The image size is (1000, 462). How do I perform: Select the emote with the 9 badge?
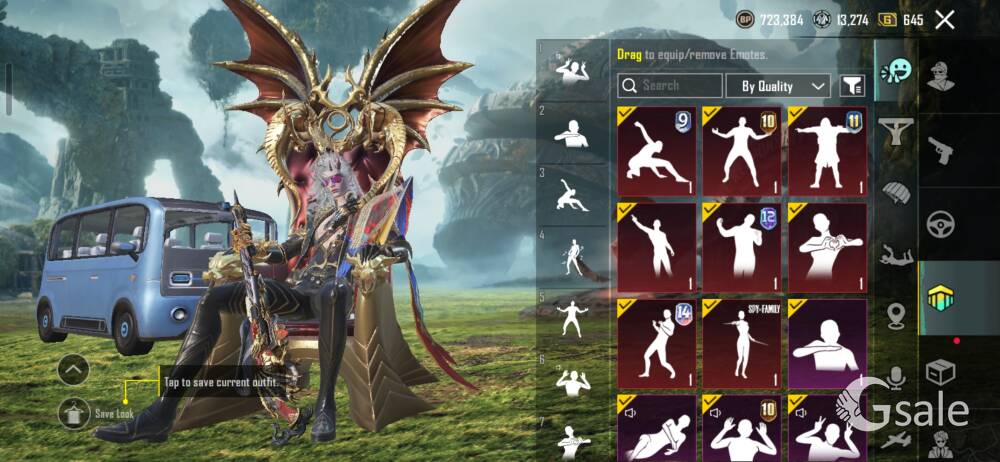point(657,151)
